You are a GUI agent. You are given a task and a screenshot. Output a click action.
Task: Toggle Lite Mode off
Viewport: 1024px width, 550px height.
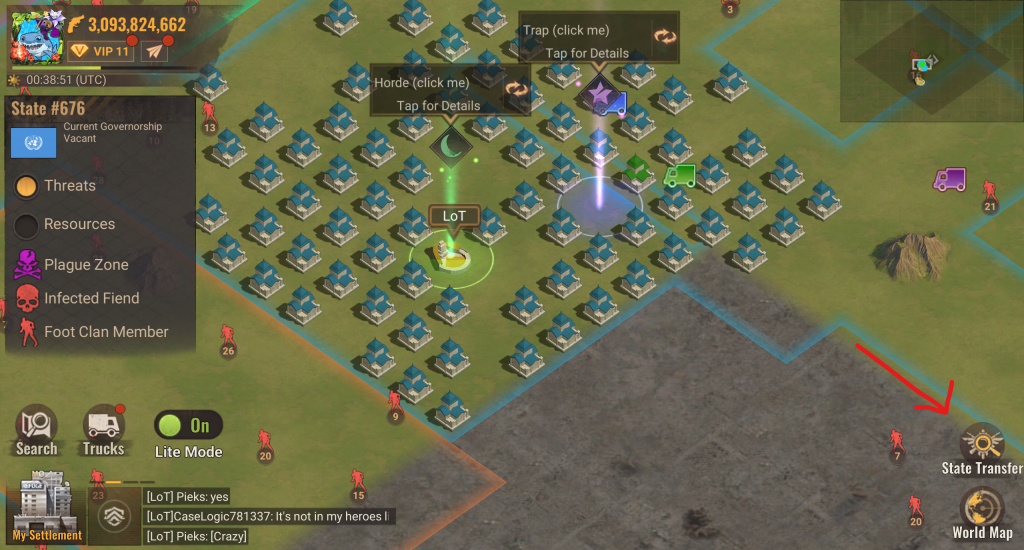click(188, 425)
